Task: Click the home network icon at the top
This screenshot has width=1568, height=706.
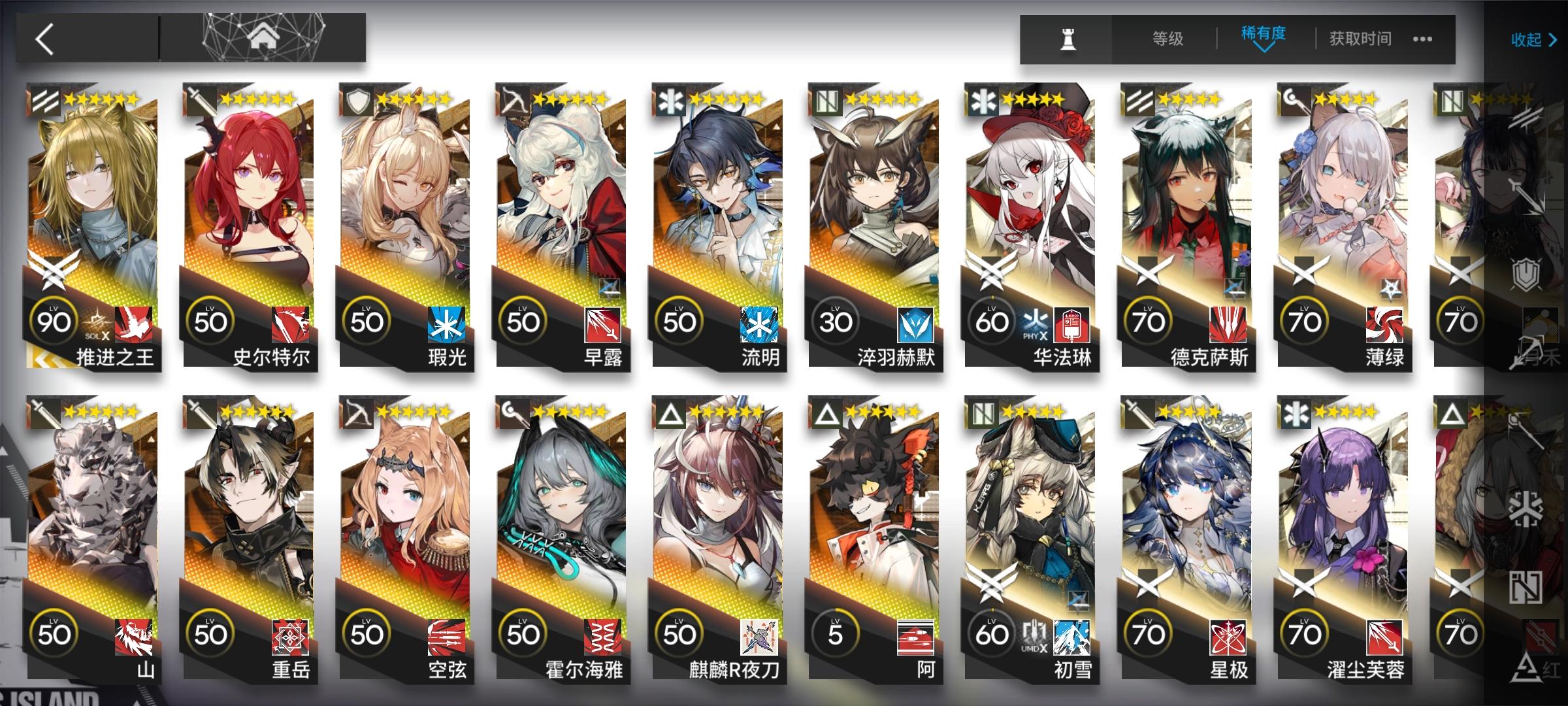Action: coord(263,36)
